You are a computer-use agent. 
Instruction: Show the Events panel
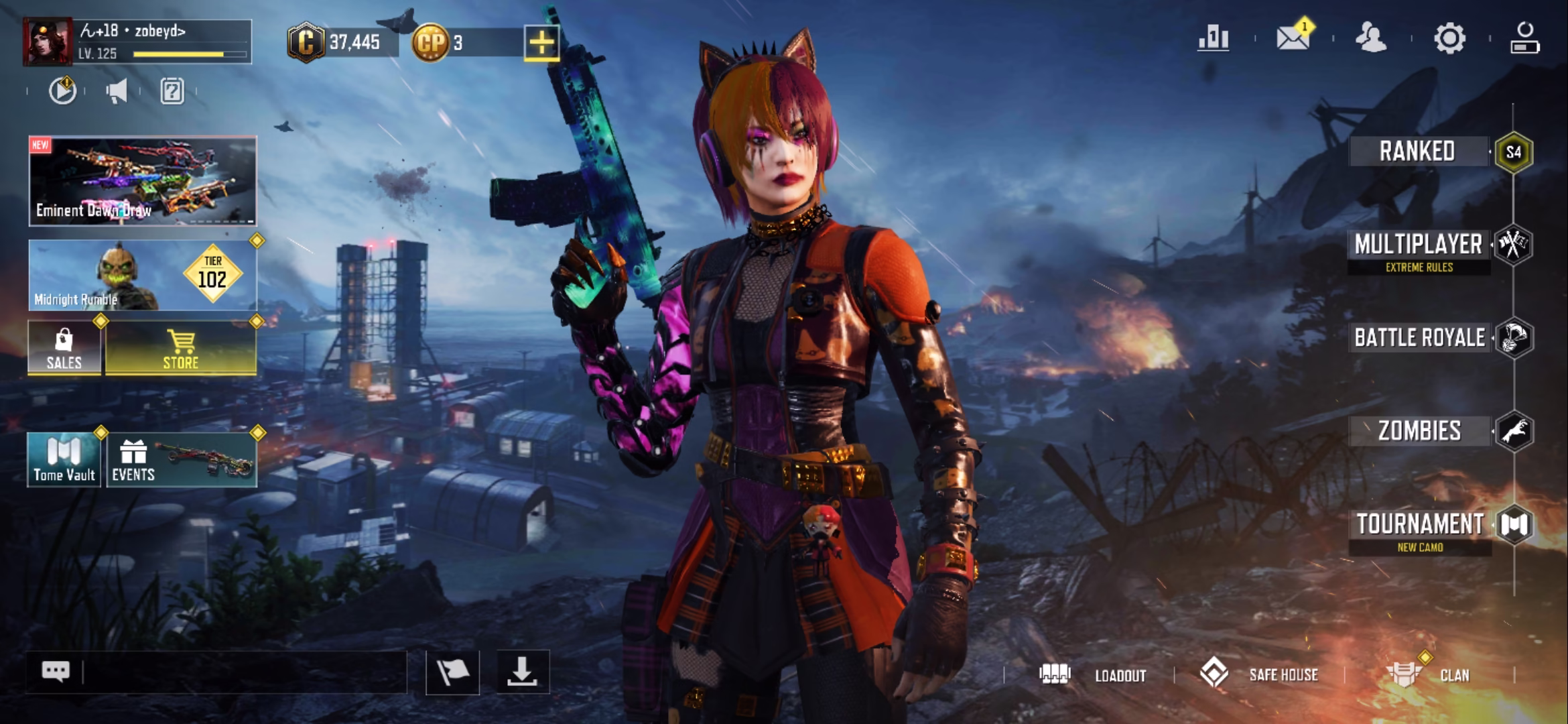tap(181, 459)
